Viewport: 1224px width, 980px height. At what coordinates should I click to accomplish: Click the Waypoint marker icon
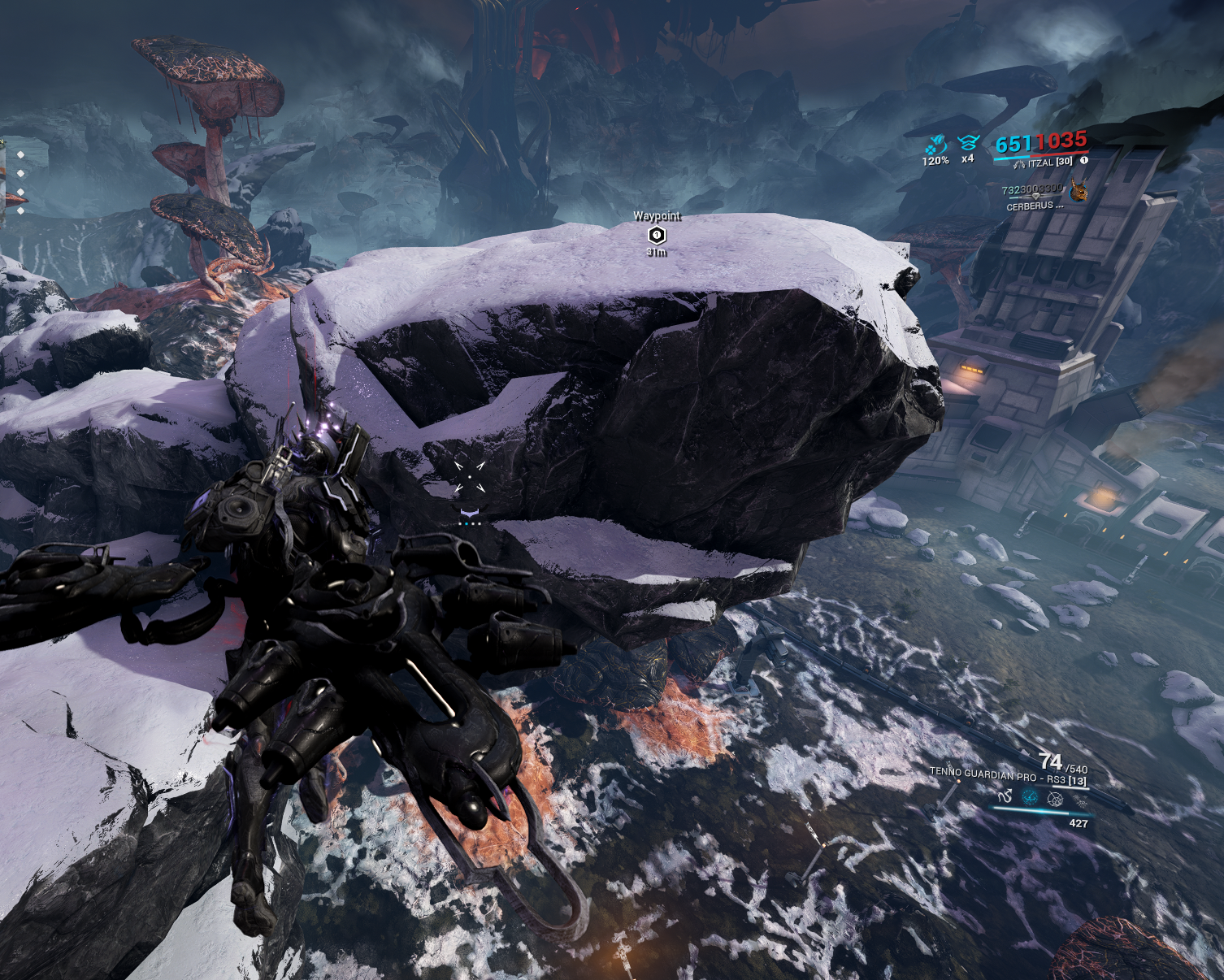(657, 235)
